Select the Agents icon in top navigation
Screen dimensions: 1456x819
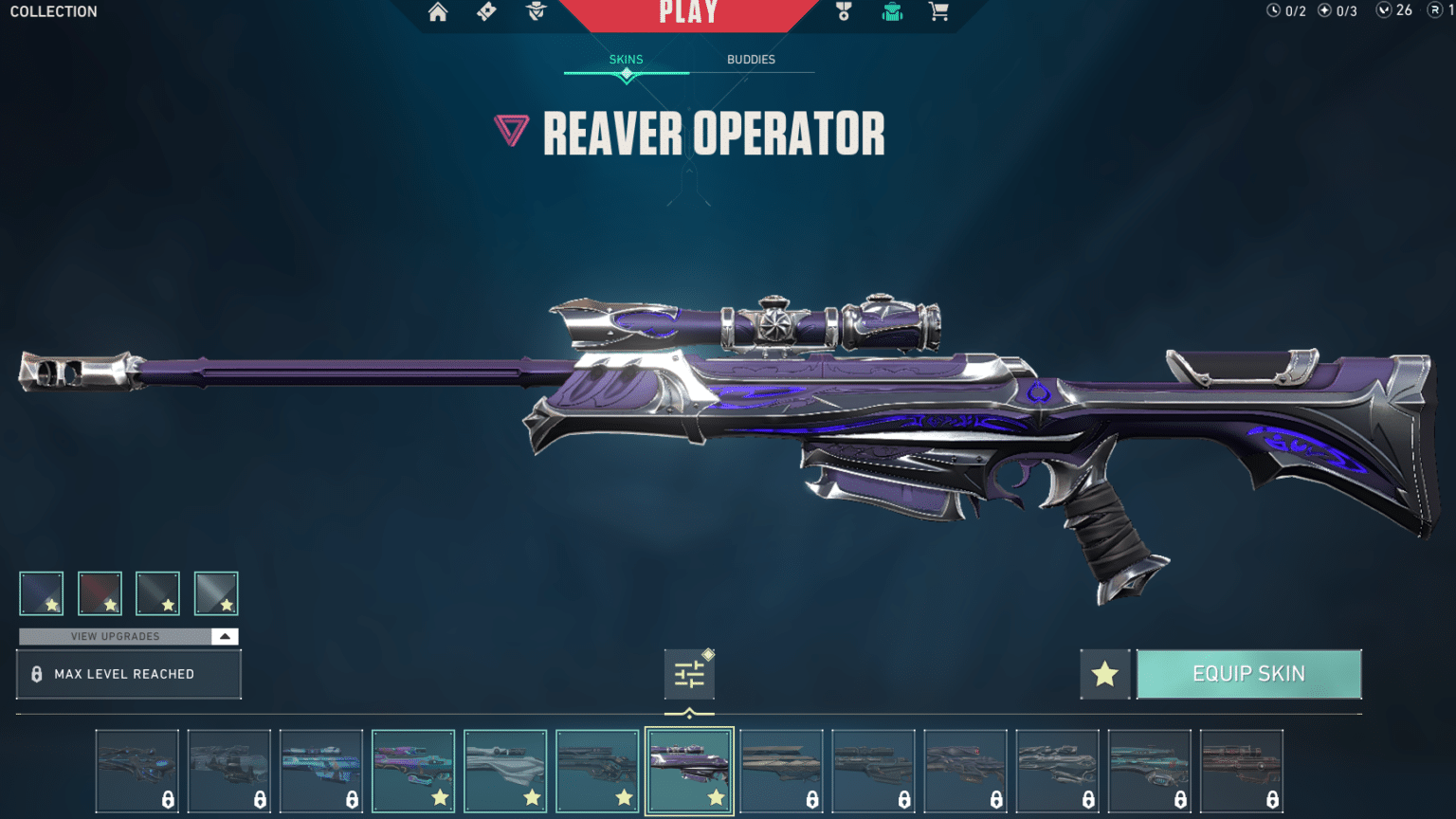tap(537, 13)
